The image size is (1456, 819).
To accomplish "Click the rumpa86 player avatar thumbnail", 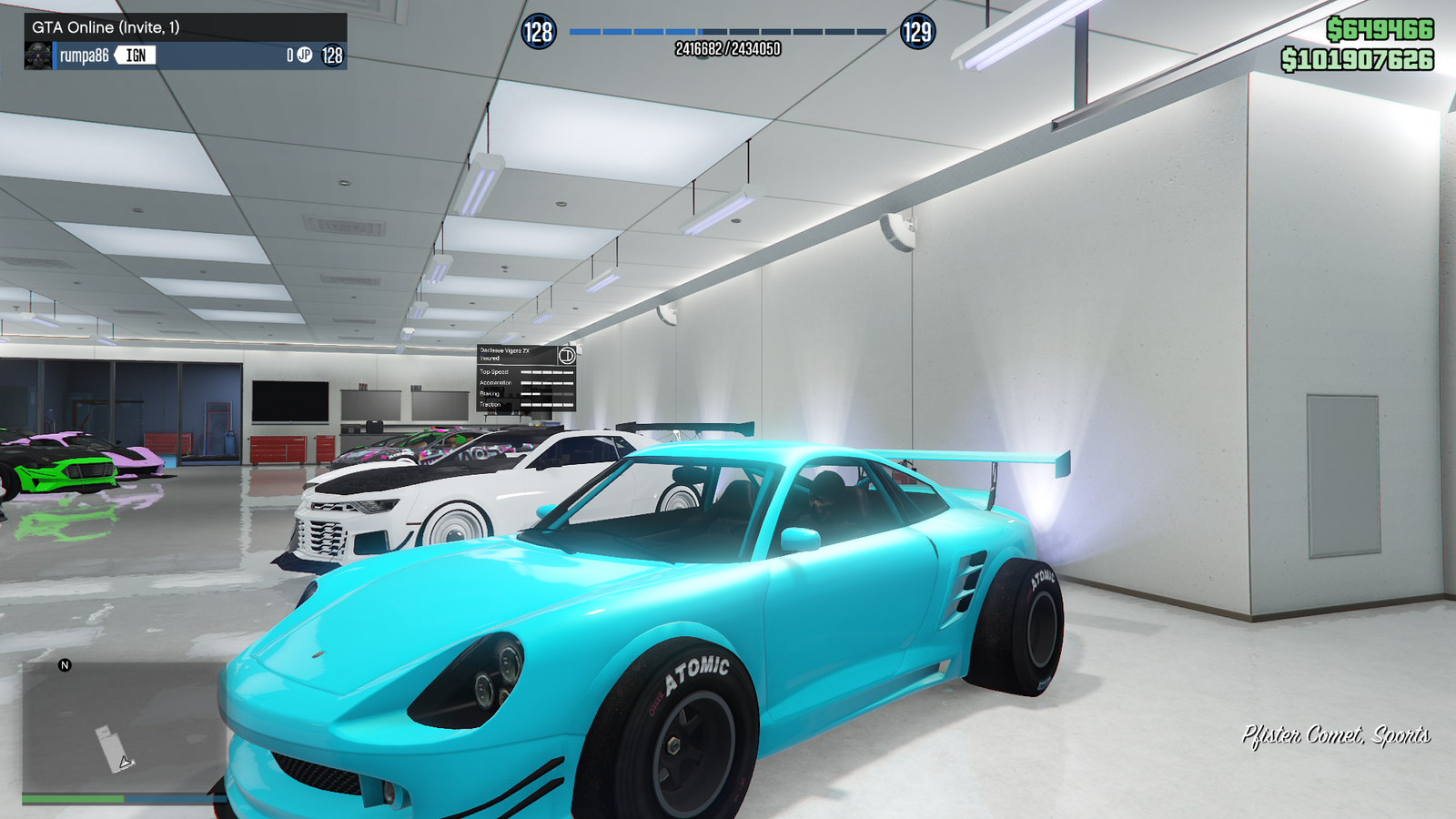I will point(38,56).
